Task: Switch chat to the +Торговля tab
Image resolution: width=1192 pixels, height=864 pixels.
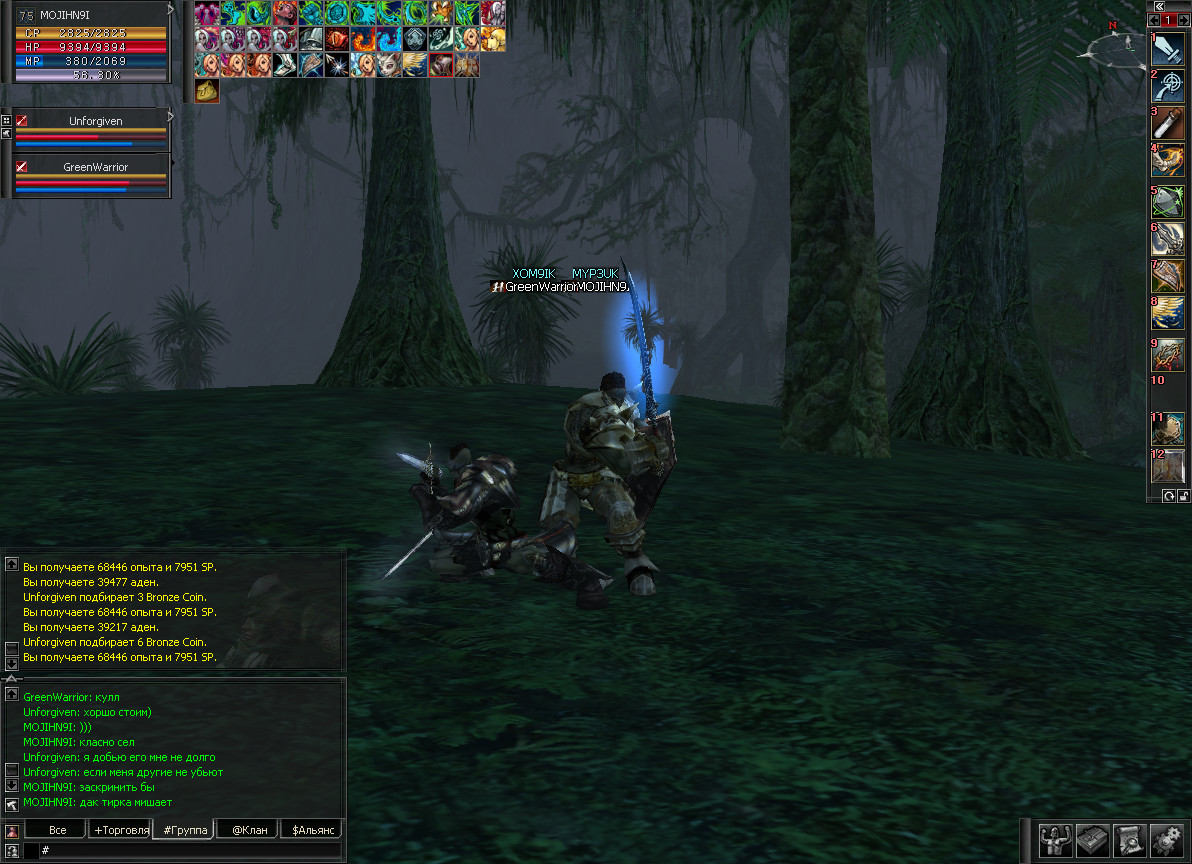Action: coord(120,830)
